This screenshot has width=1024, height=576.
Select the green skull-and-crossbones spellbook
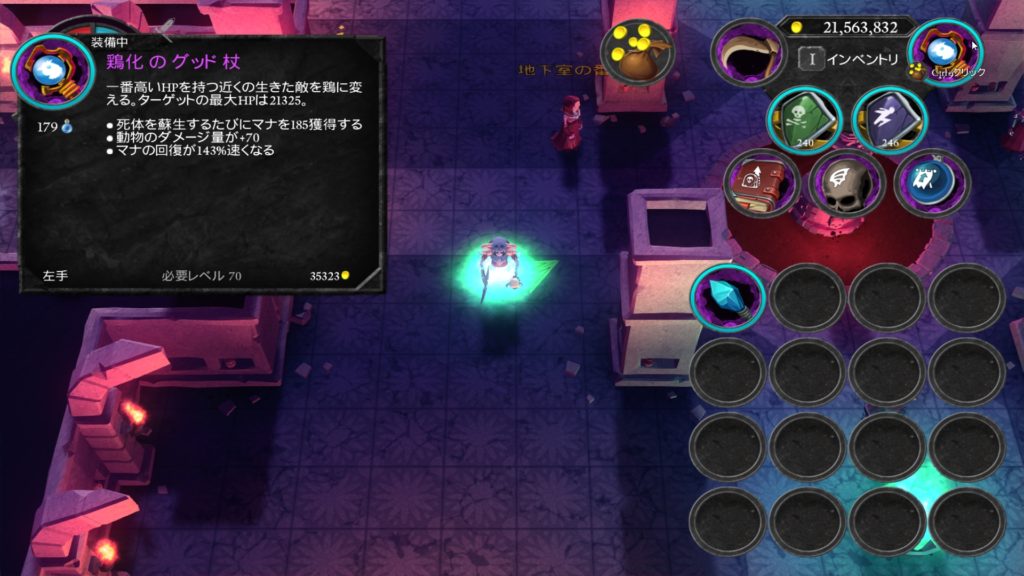804,122
